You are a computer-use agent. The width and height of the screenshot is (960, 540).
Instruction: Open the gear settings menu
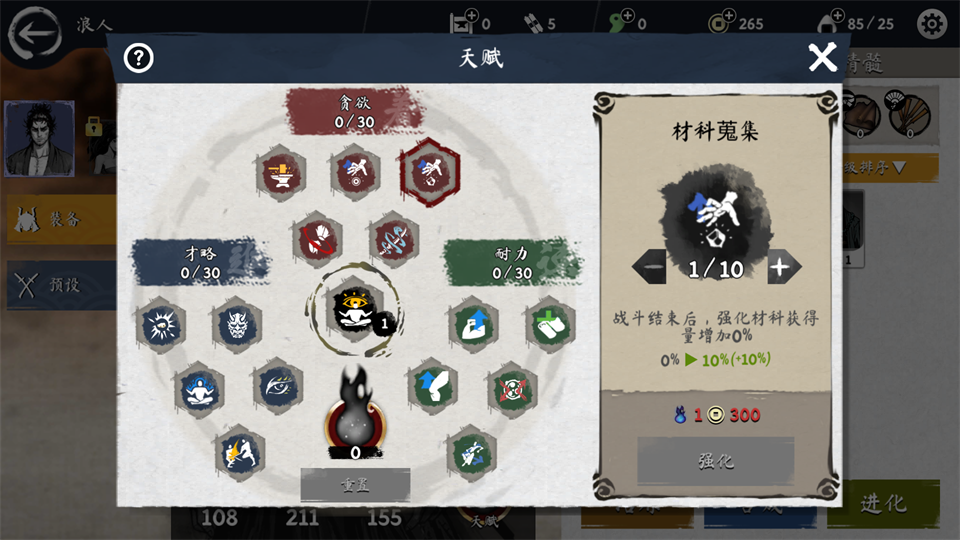tap(932, 24)
